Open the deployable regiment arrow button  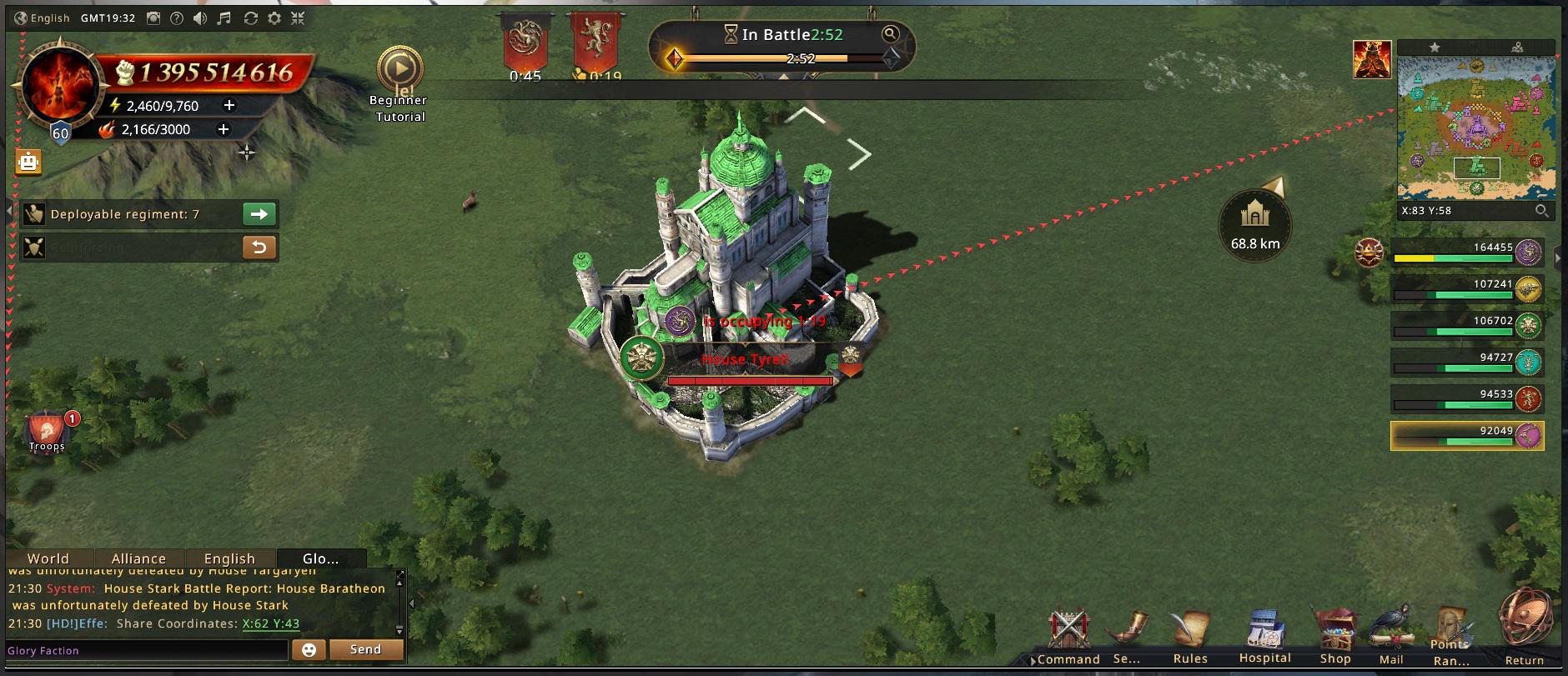coord(259,214)
